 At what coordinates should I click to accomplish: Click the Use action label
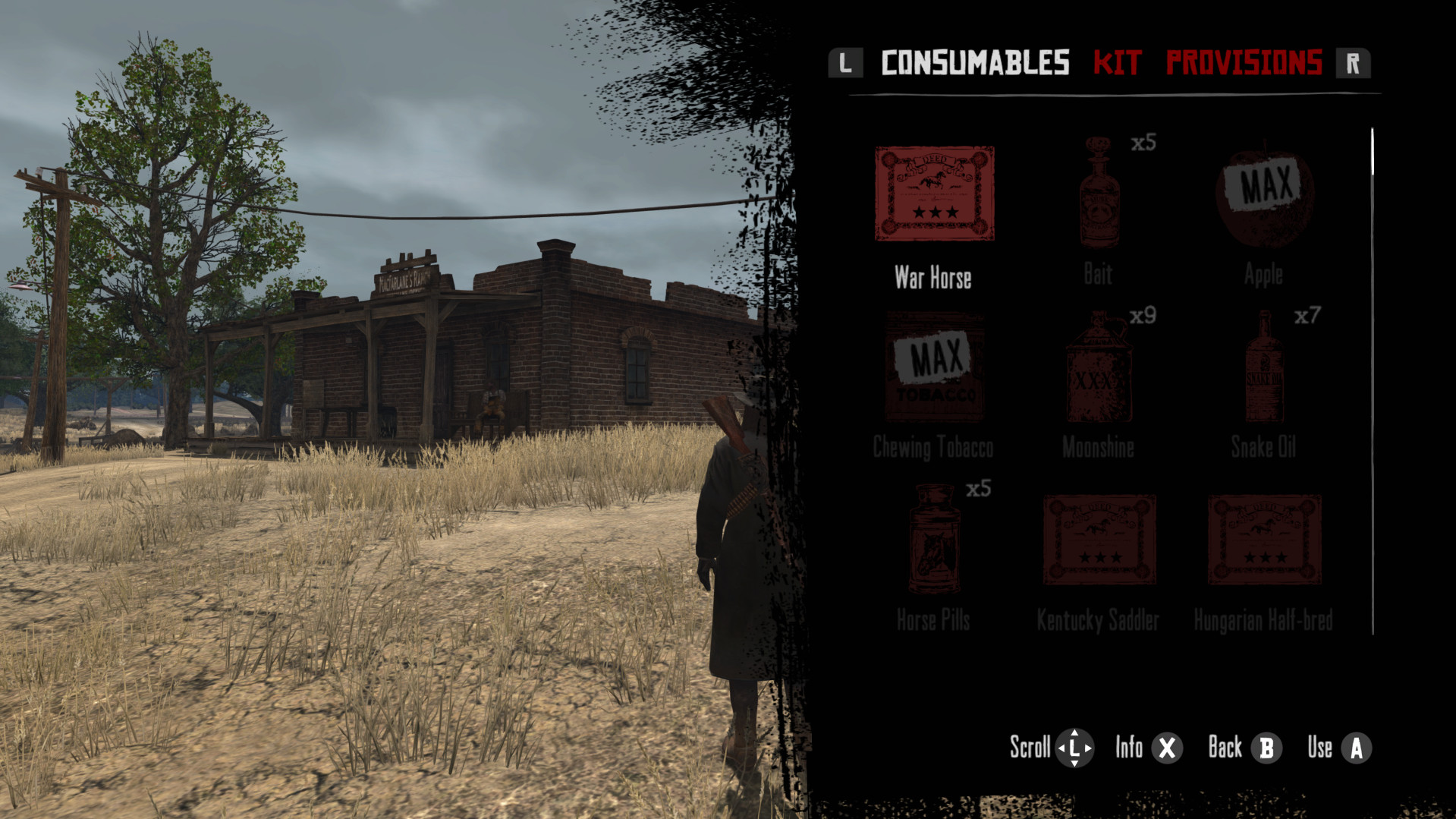1322,748
